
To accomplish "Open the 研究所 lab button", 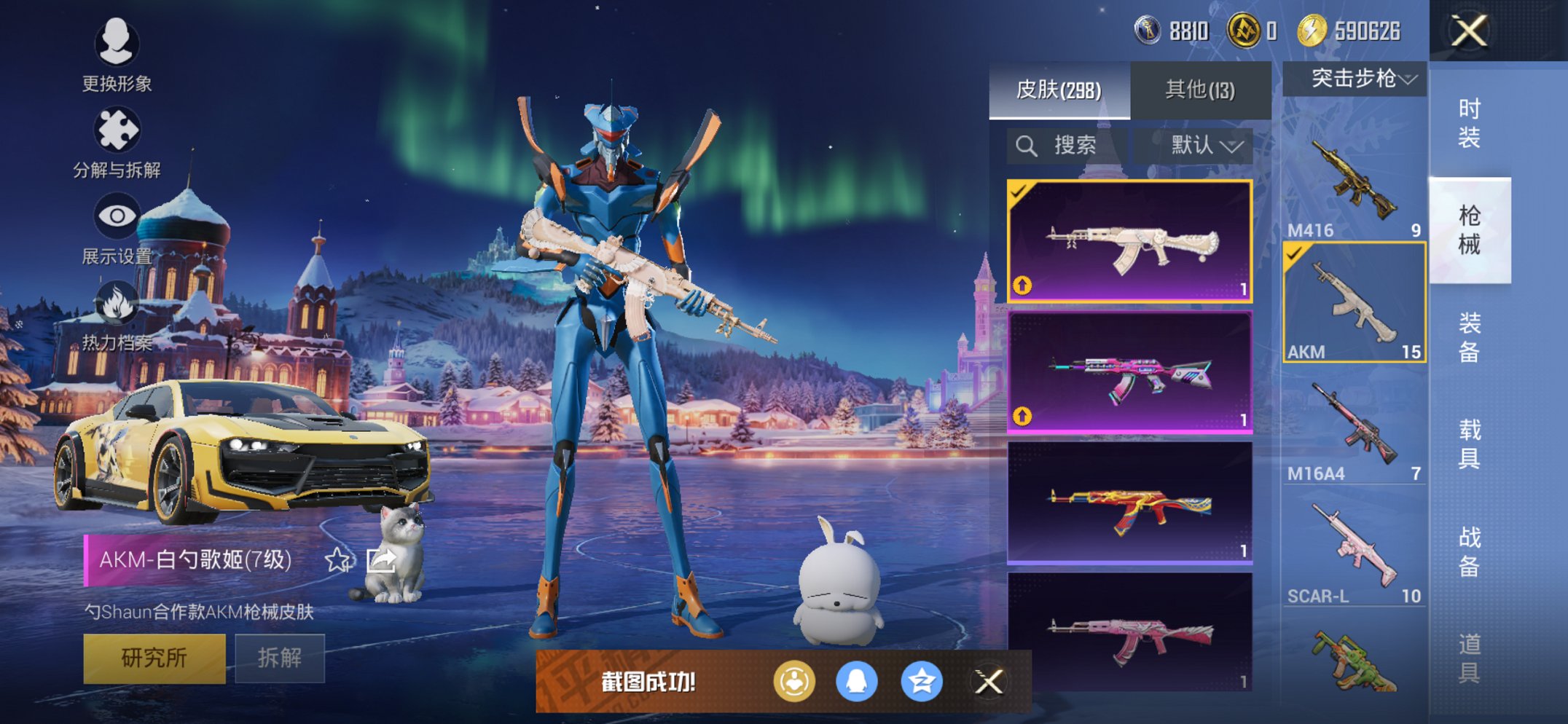I will 154,658.
